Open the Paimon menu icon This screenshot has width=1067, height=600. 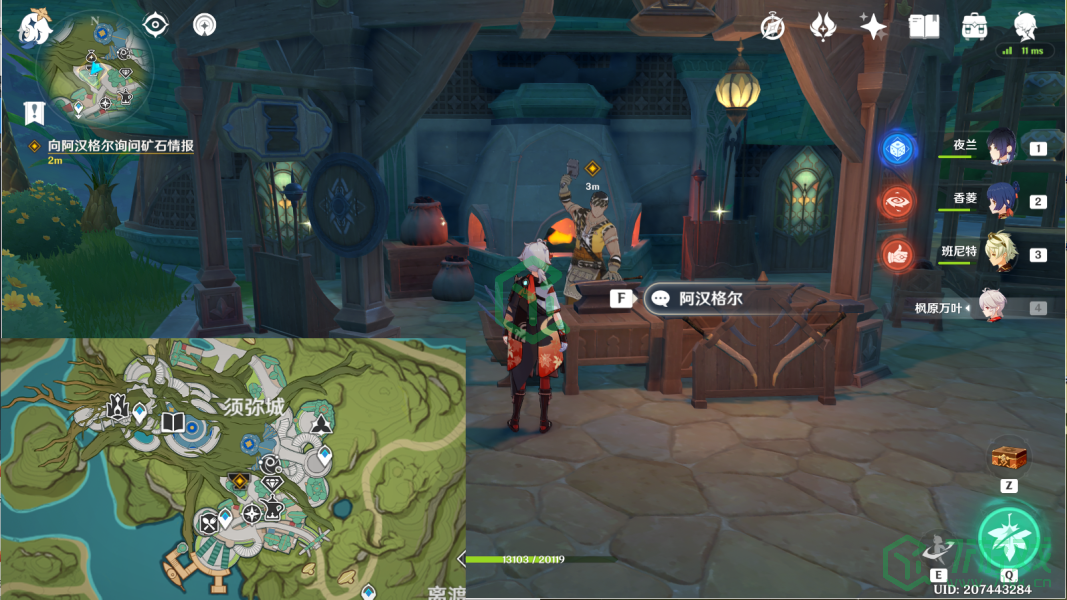pos(34,27)
